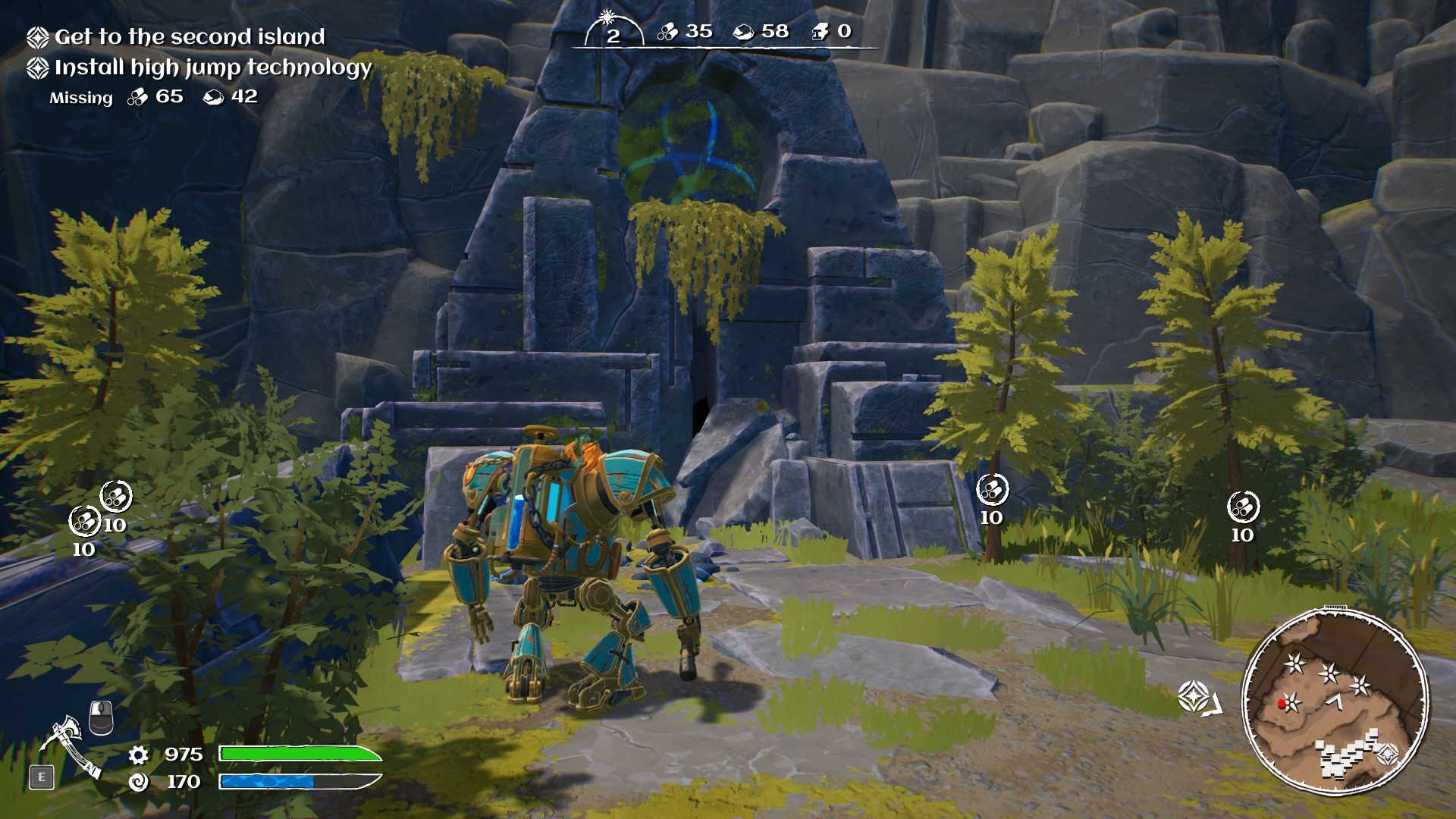Click the rock resource icon showing 58
Screen dimensions: 1456x819
tap(745, 33)
